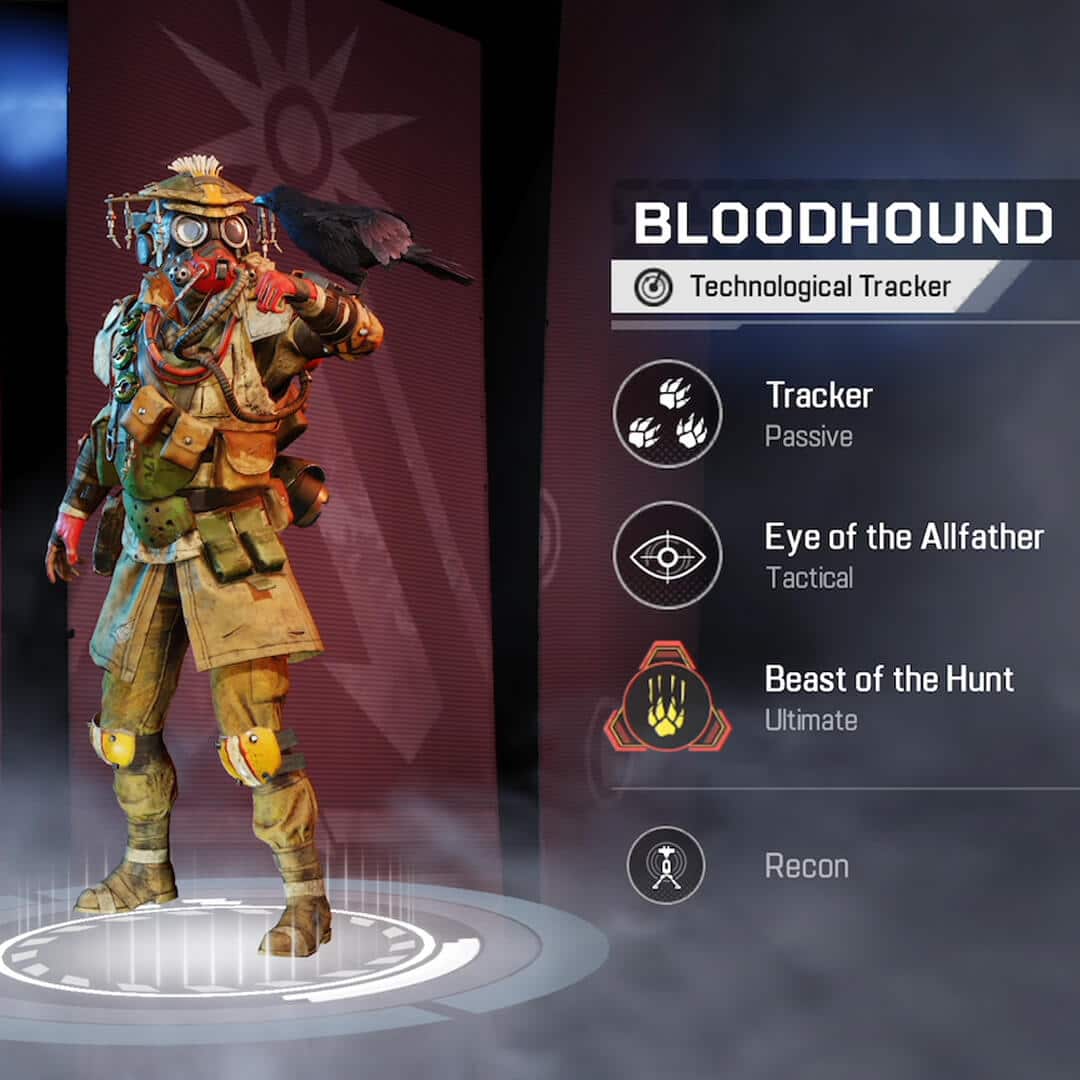Select the Tracker passive ability icon
Screen dimensions: 1080x1080
[x=667, y=414]
